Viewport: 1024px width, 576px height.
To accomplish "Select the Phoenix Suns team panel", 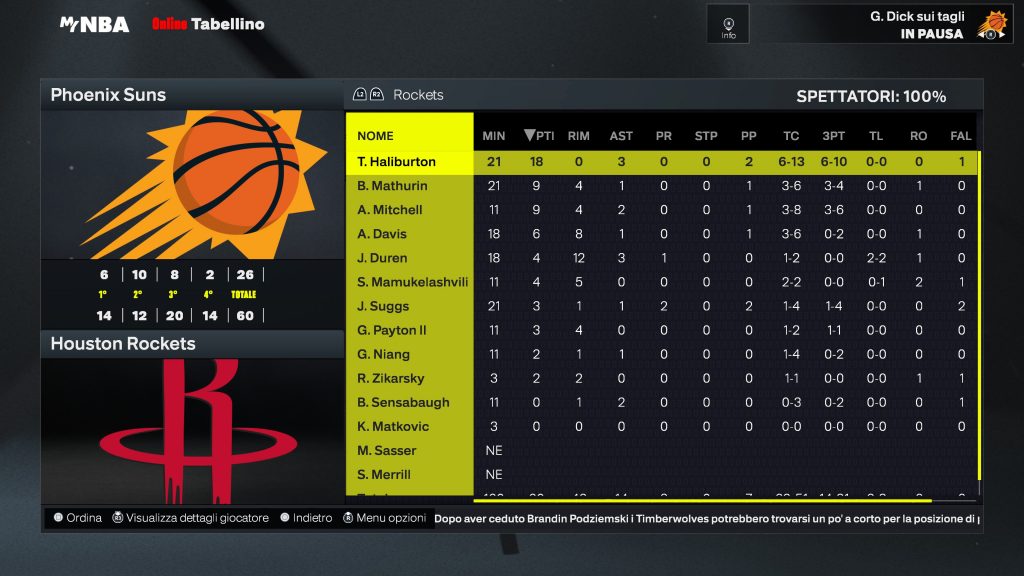I will (x=192, y=95).
